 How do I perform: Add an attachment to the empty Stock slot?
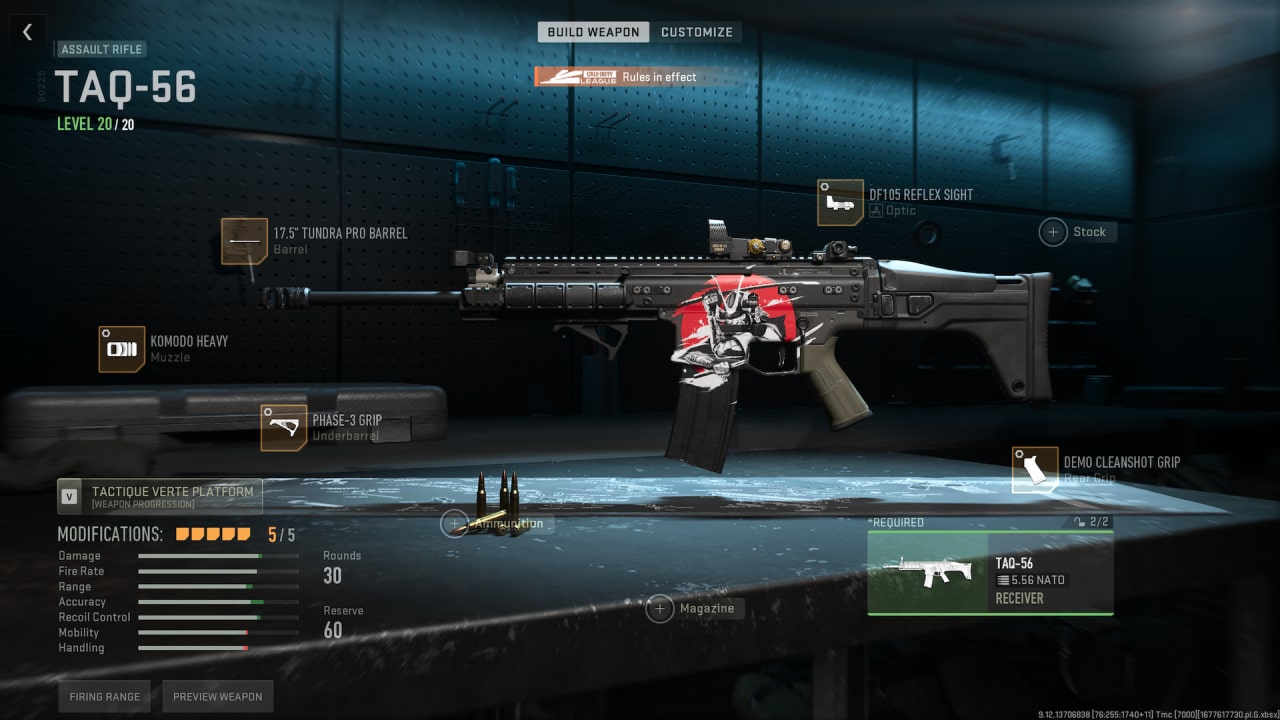pyautogui.click(x=1053, y=232)
